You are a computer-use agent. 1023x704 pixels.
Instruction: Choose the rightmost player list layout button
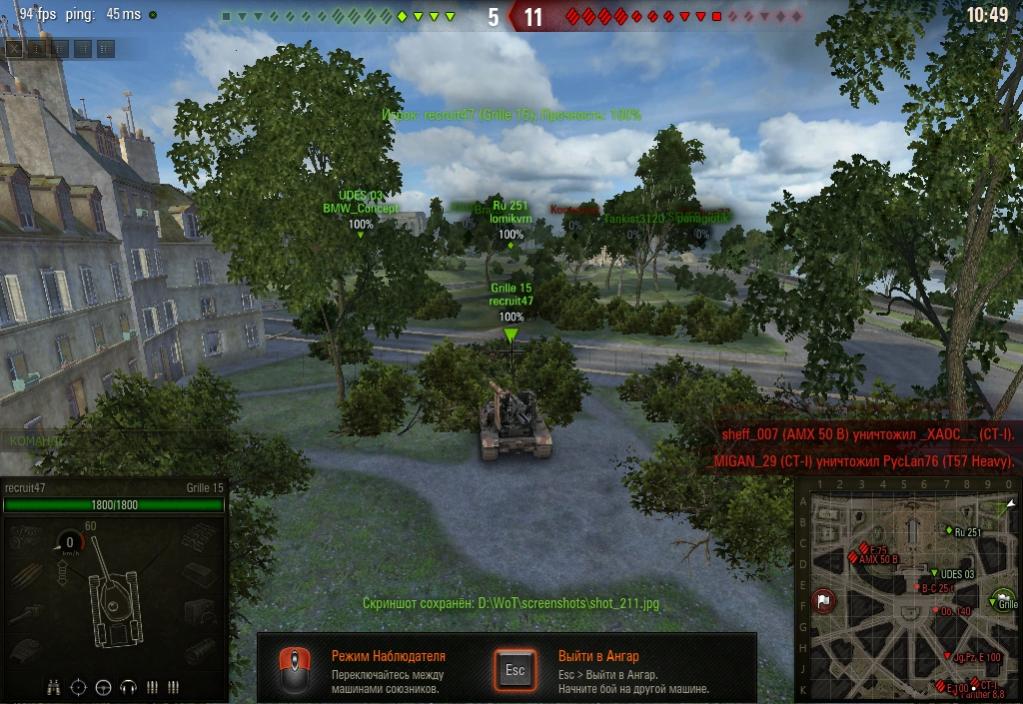coord(106,48)
